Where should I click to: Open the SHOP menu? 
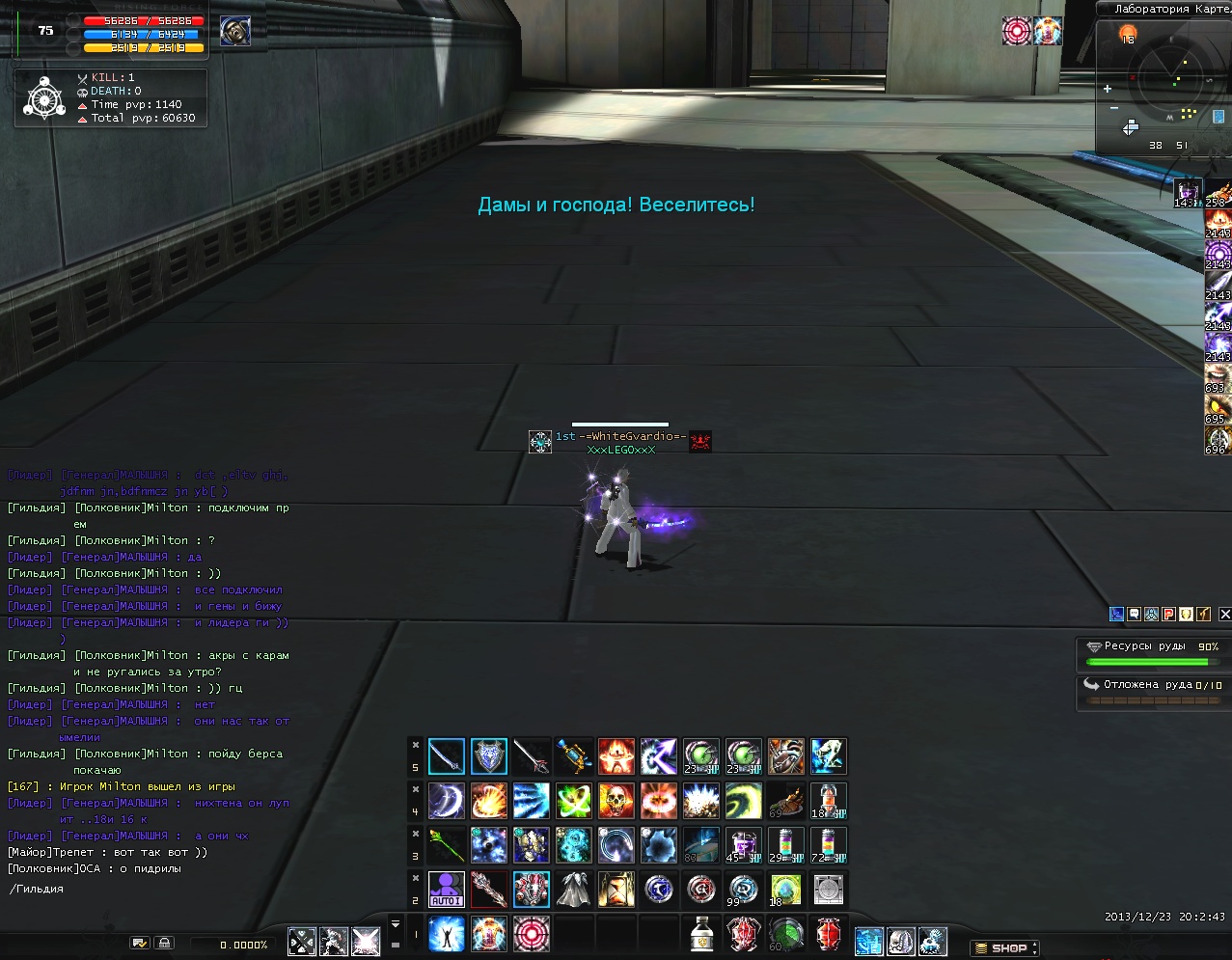point(1003,947)
